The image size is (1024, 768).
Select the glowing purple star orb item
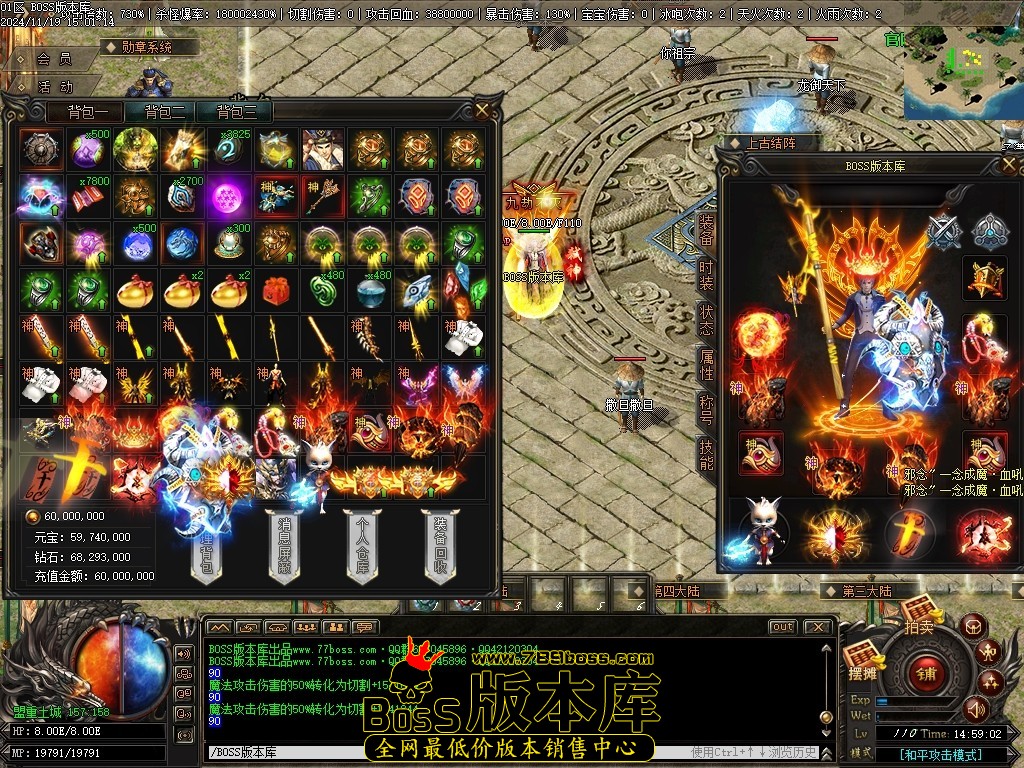228,195
